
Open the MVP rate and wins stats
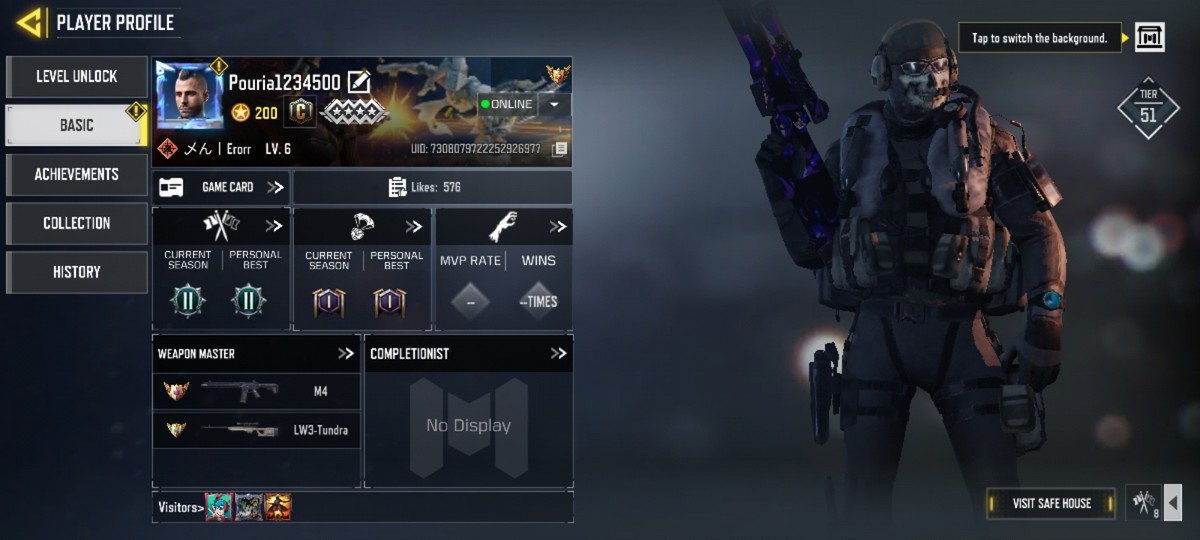[x=557, y=227]
